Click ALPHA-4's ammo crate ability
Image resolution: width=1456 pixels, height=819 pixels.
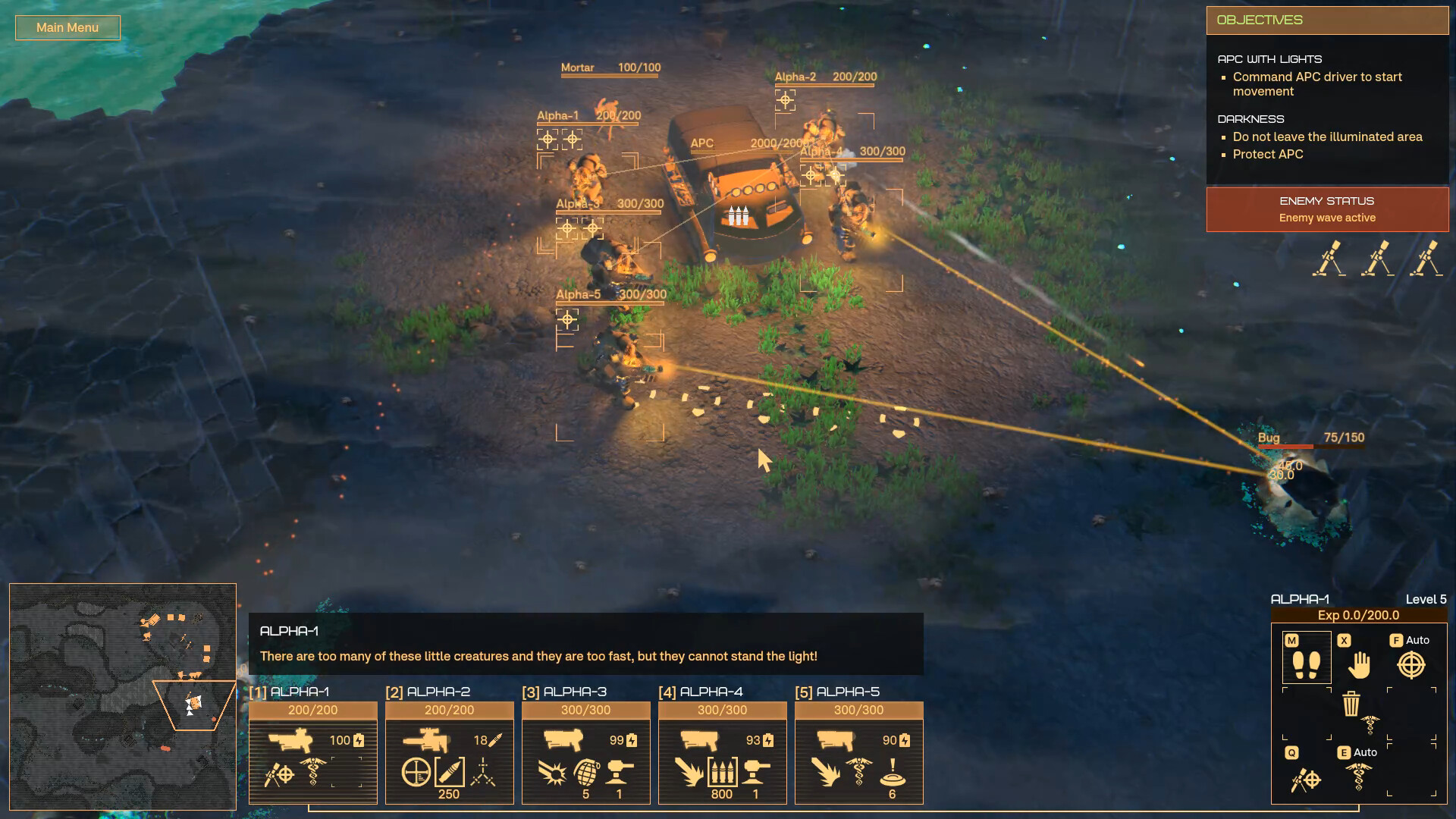722,773
